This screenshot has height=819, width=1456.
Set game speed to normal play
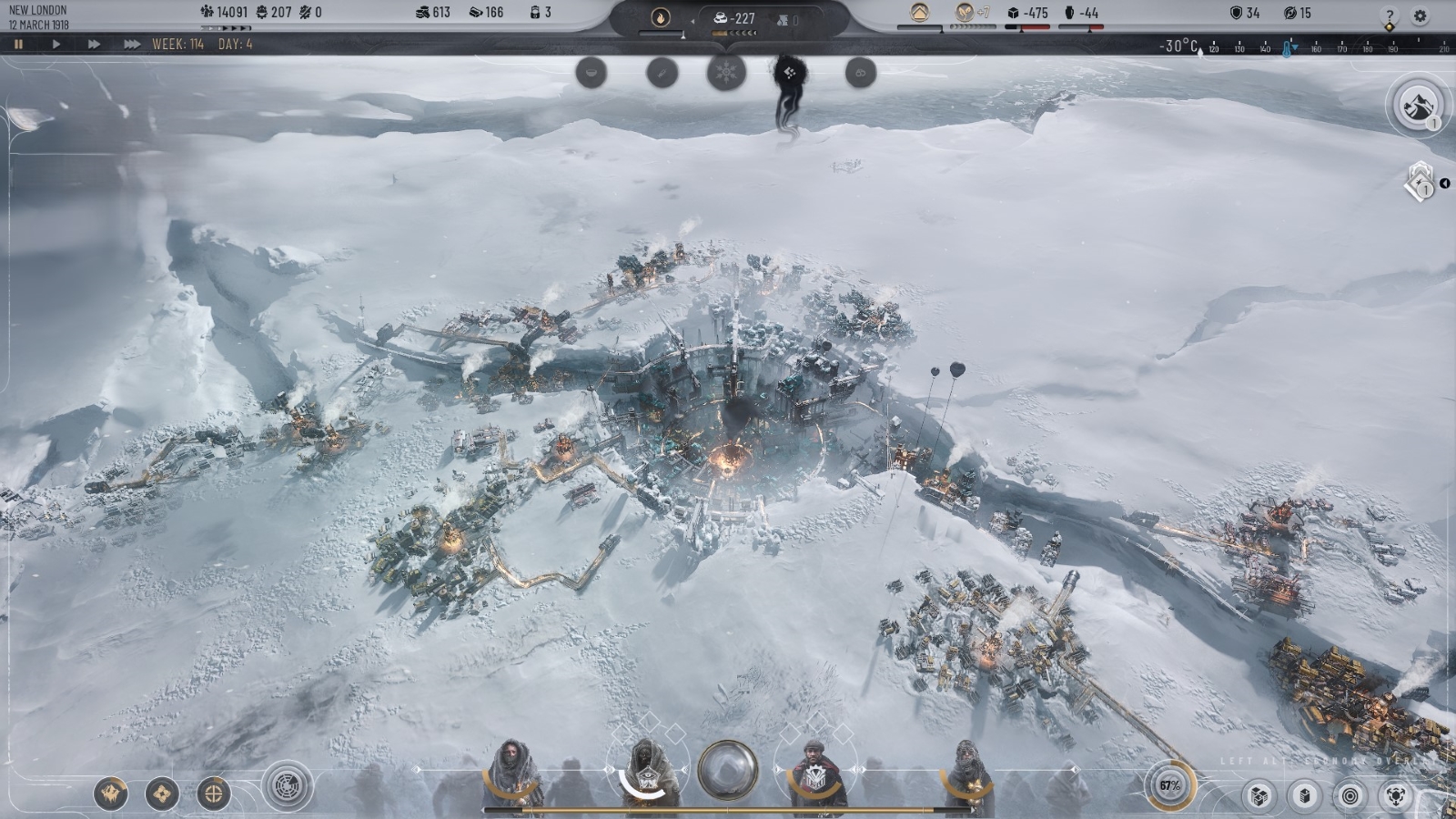pos(56,44)
